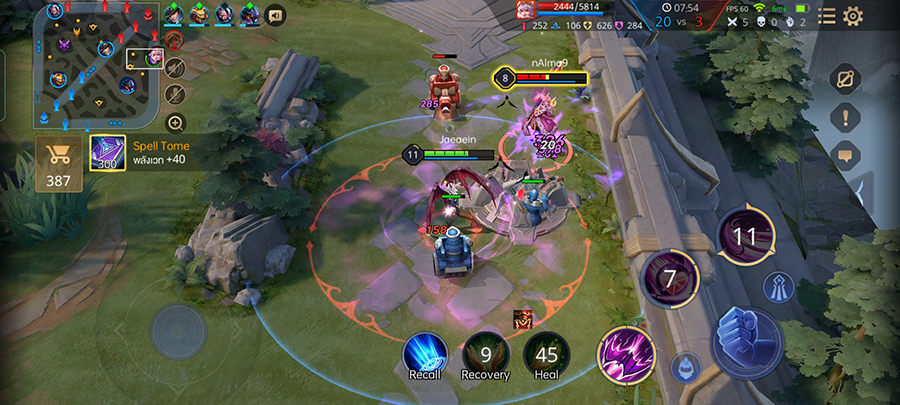Select the skill showing cooldown 7
900x405 pixels.
pos(669,278)
